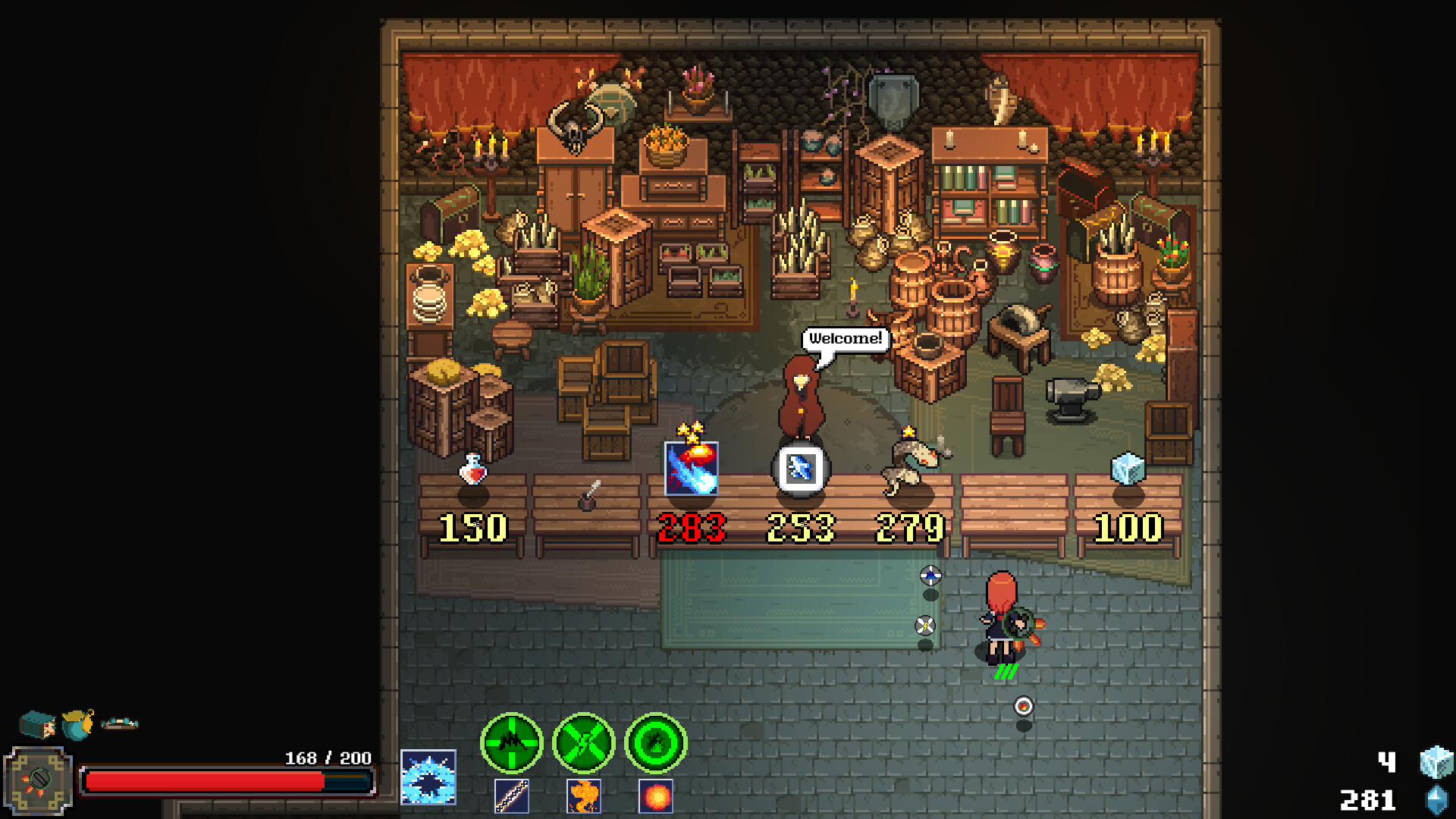Select the orange flame spell icon
This screenshot has height=819, width=1456.
pyautogui.click(x=585, y=796)
